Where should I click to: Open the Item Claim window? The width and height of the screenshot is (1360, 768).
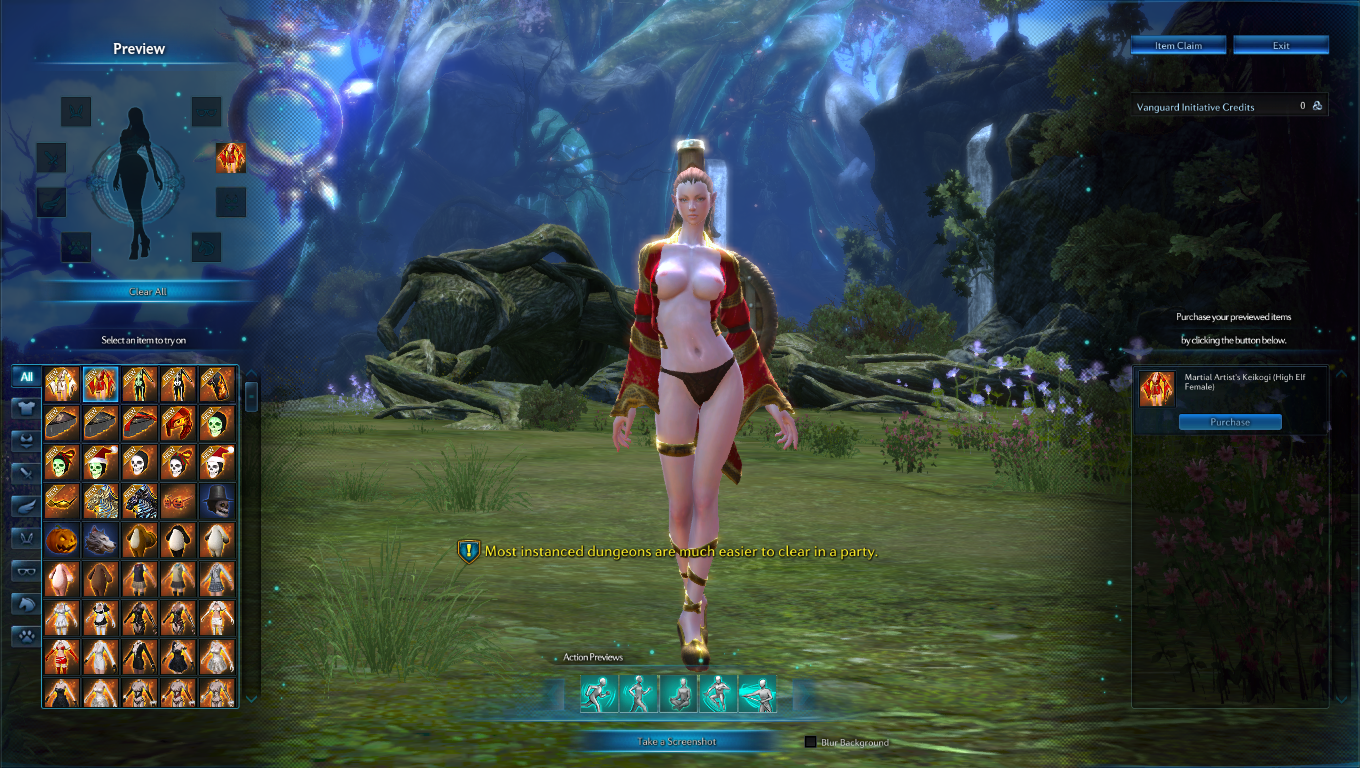[x=1178, y=46]
